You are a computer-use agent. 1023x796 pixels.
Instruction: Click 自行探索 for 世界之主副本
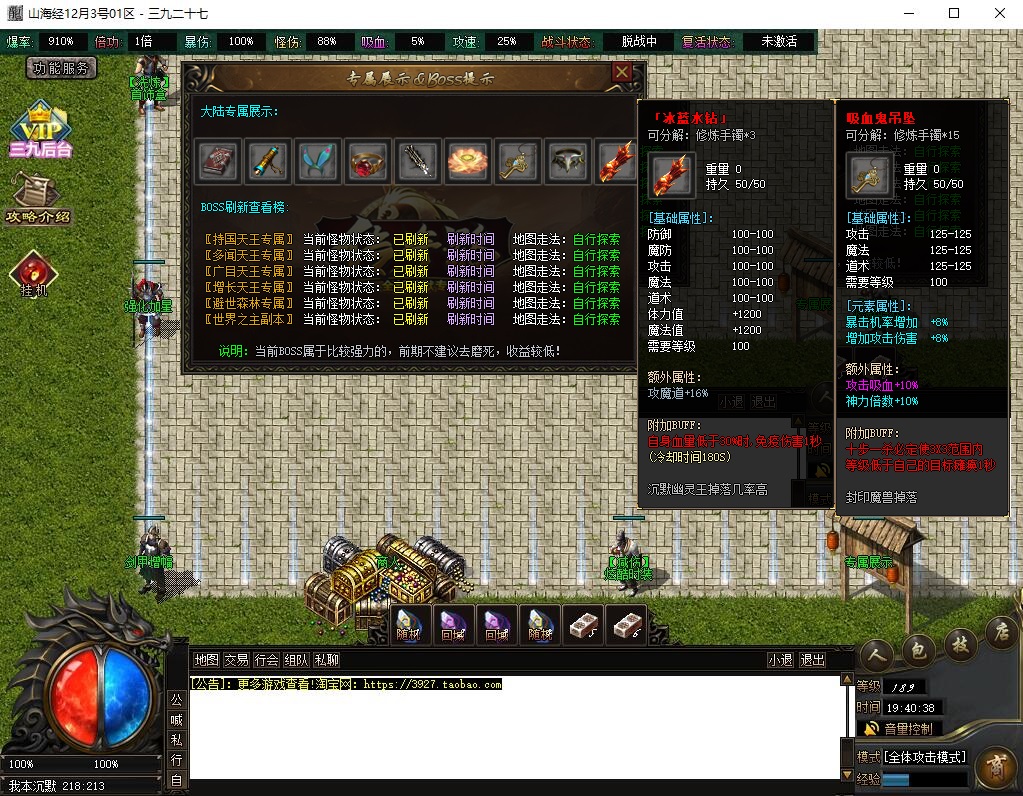tap(596, 320)
